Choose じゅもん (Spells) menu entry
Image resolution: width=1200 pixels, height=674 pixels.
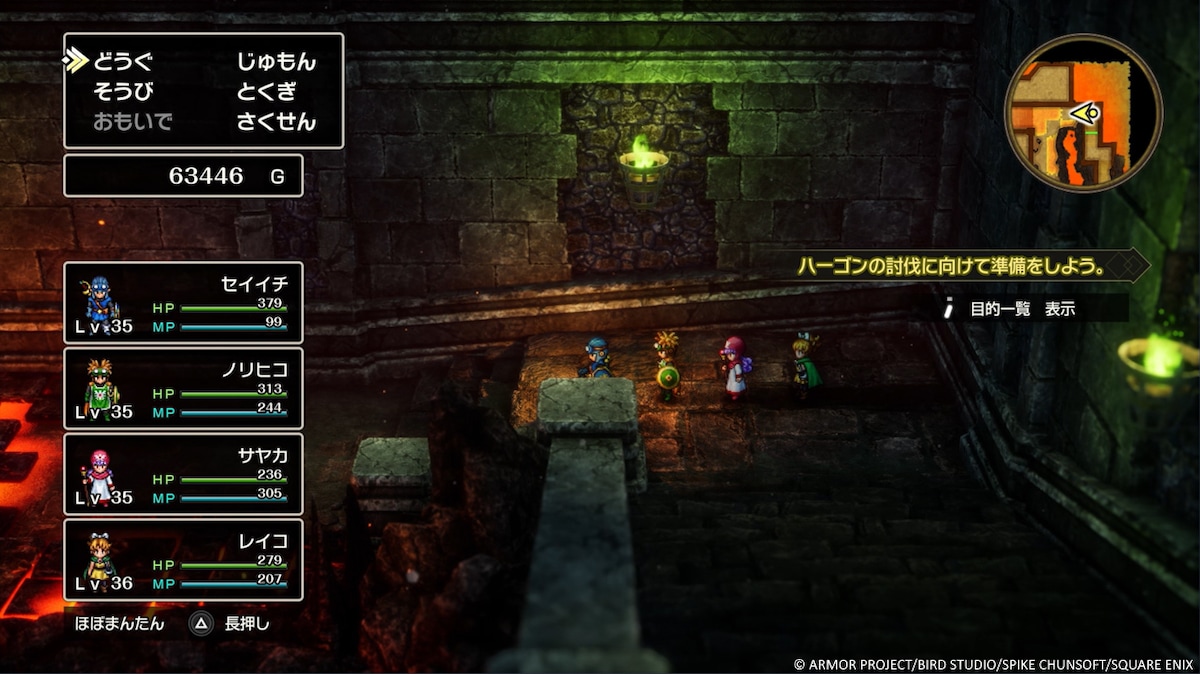point(276,62)
